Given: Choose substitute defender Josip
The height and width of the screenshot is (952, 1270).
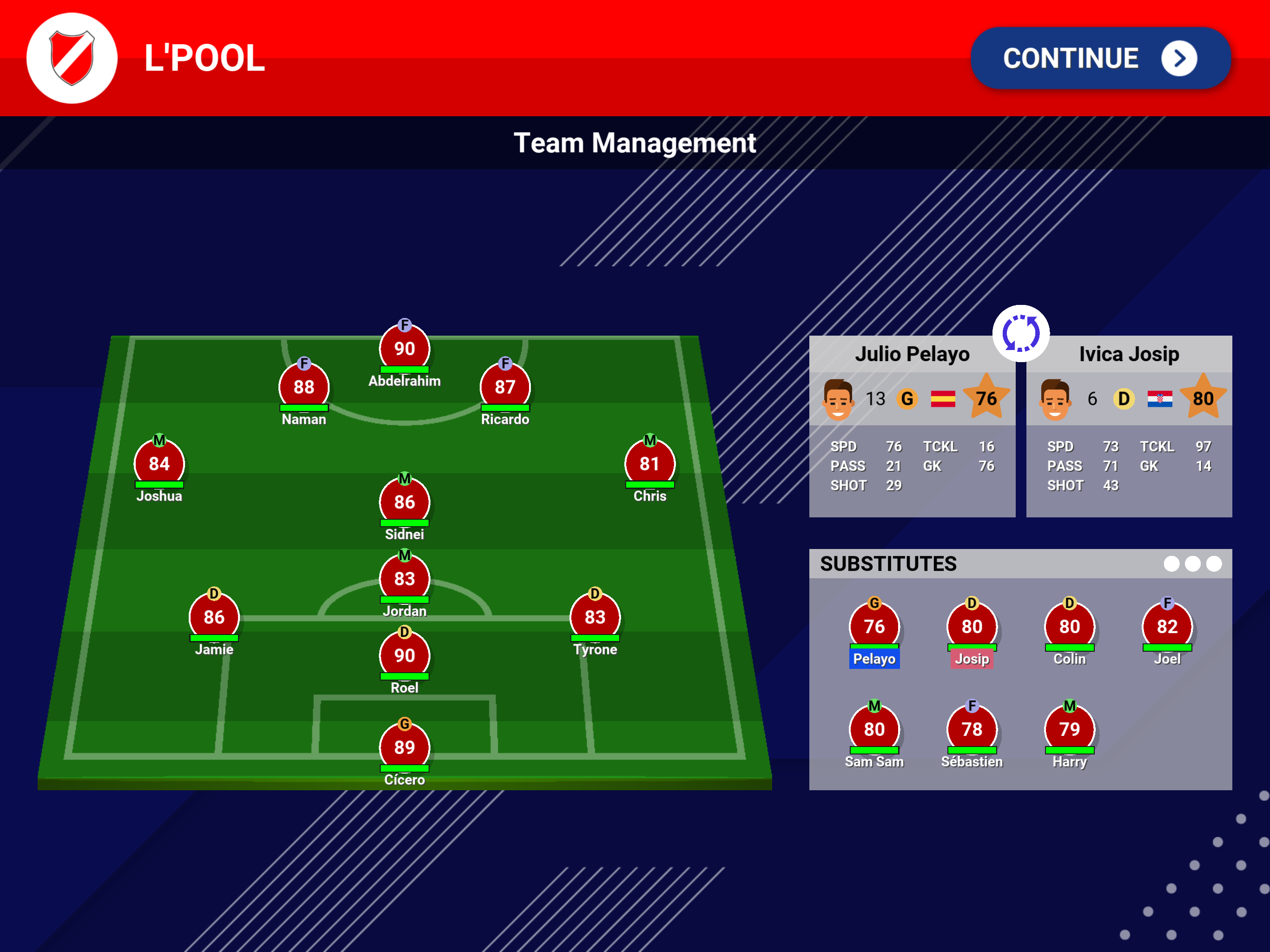Looking at the screenshot, I should (x=972, y=627).
